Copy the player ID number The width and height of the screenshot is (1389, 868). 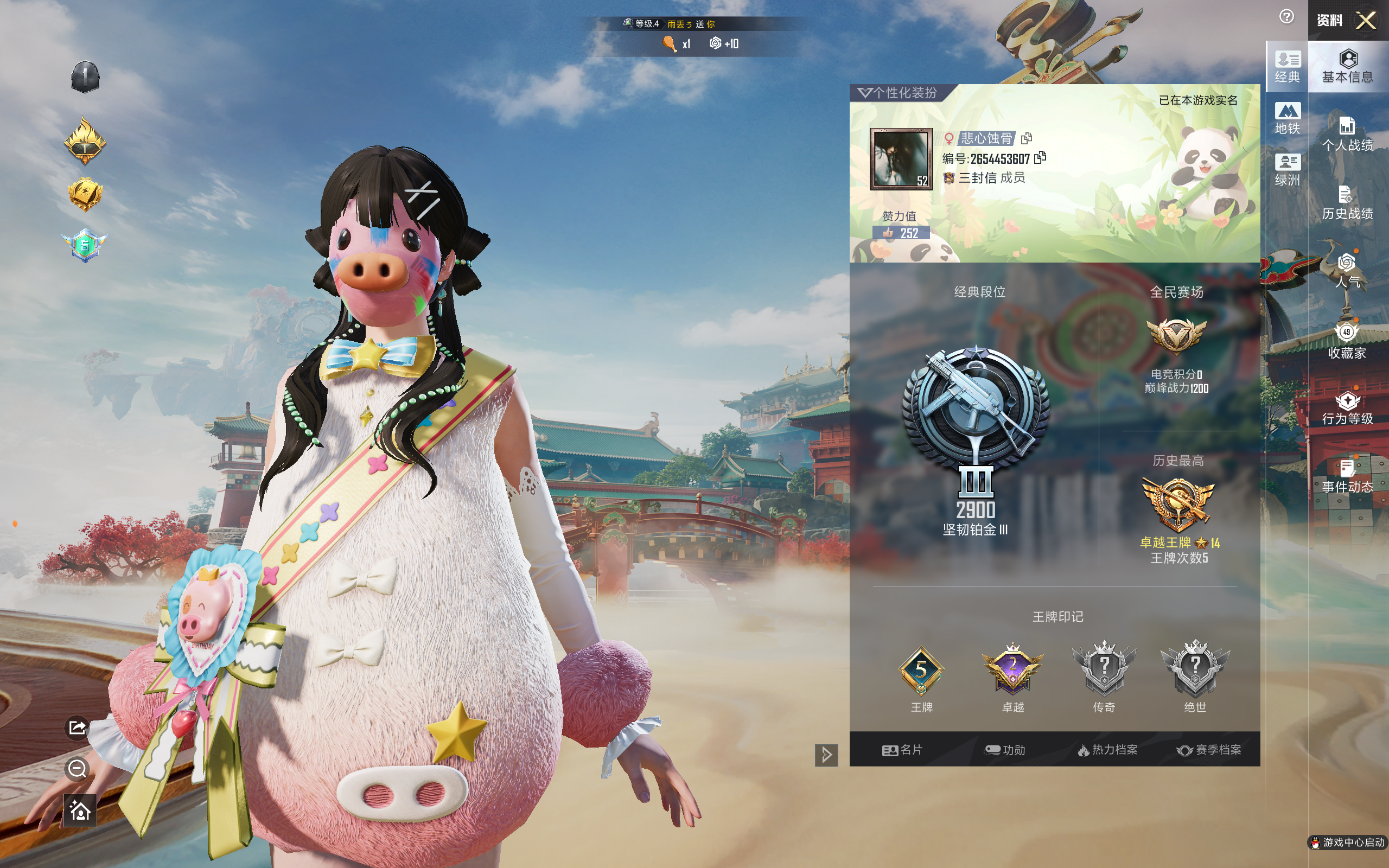click(1040, 157)
